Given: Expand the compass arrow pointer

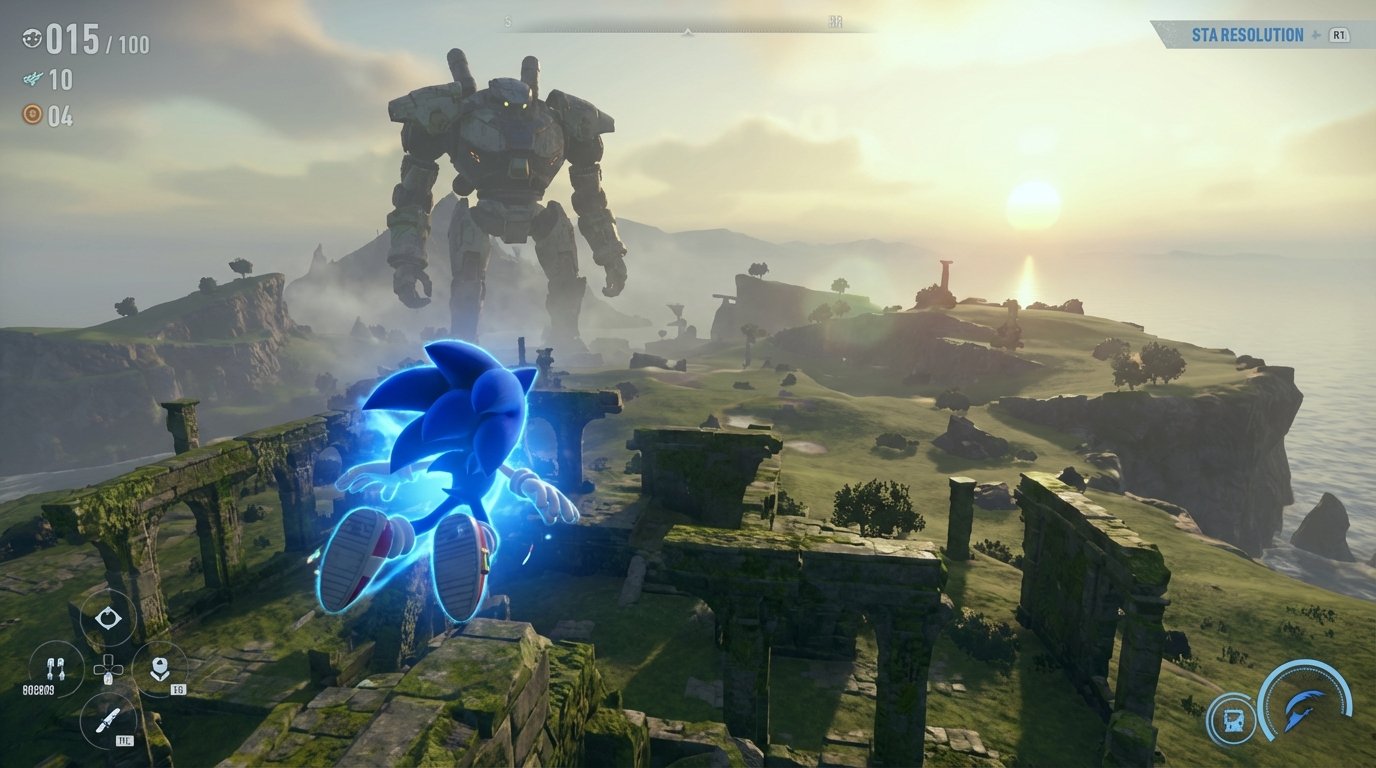Looking at the screenshot, I should [687, 33].
